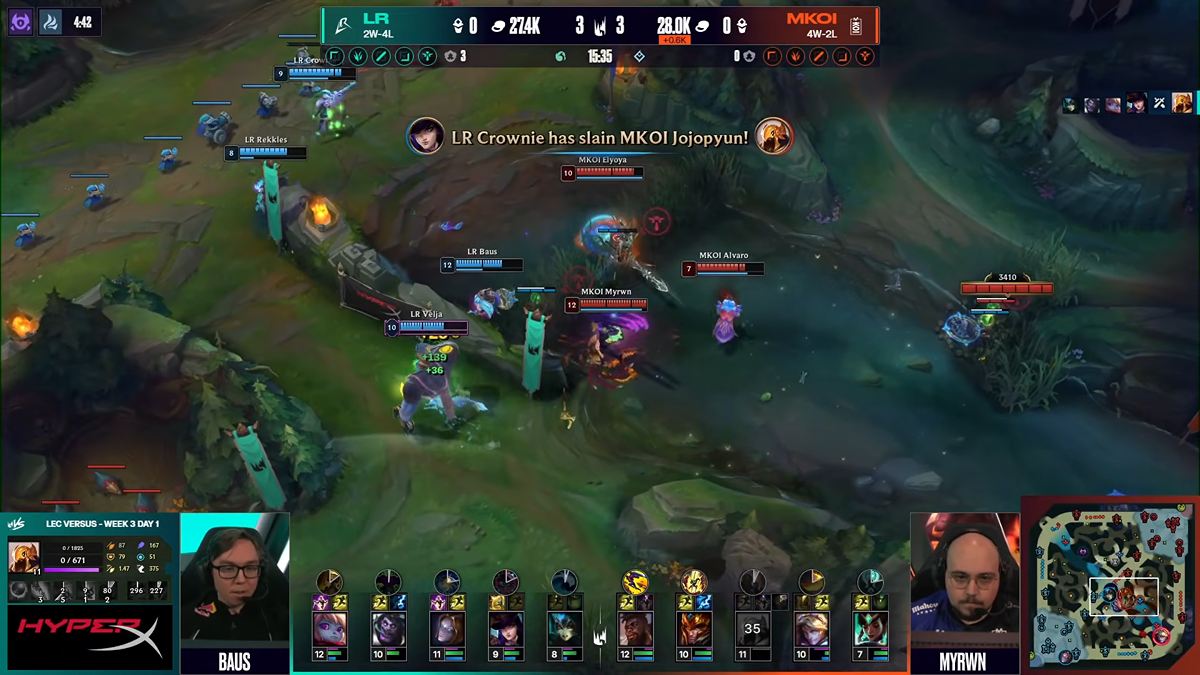This screenshot has height=675, width=1200.
Task: Pick the teal-haired level 7 champion portrait
Action: 870,629
